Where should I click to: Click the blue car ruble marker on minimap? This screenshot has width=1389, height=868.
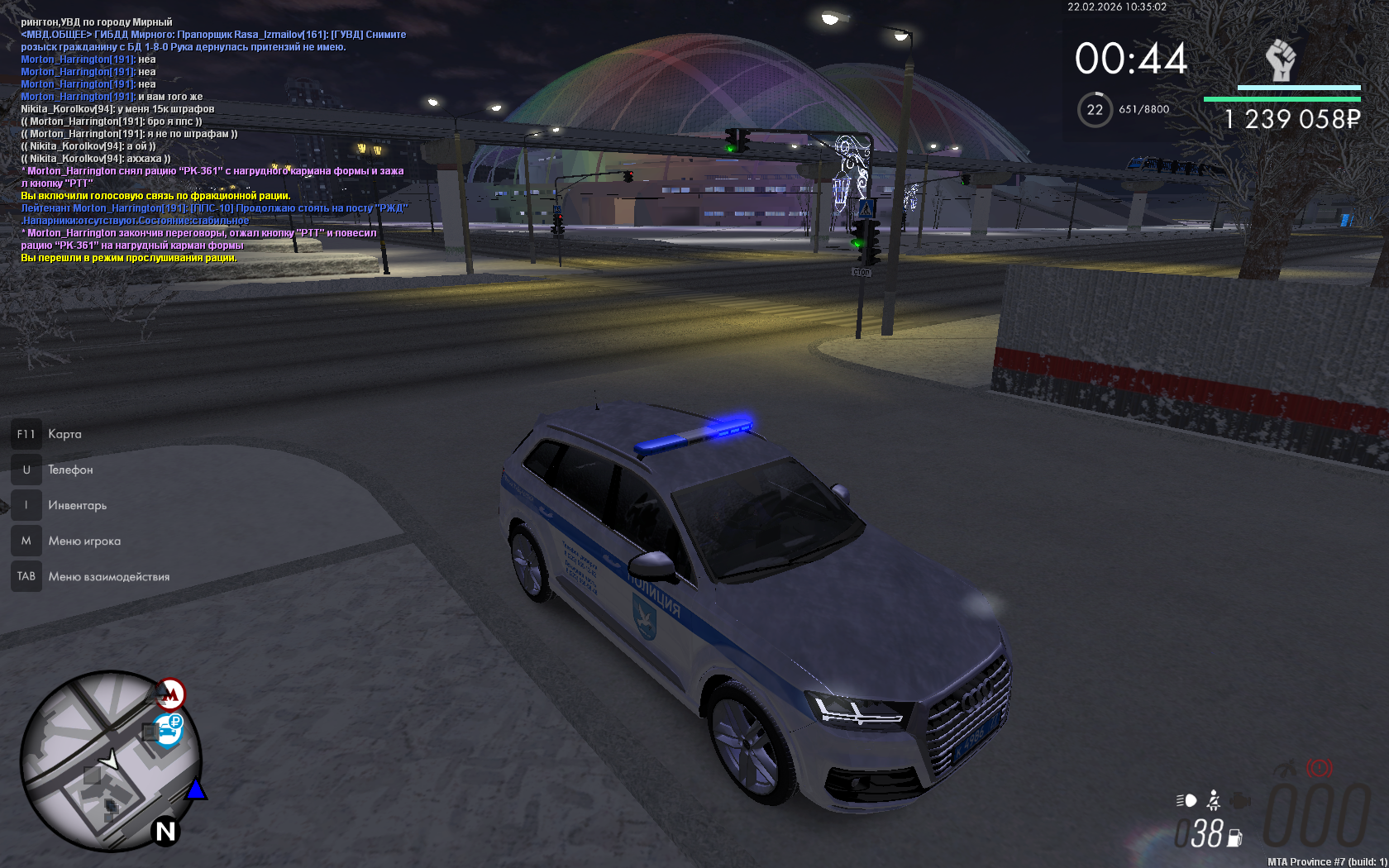coord(169,729)
